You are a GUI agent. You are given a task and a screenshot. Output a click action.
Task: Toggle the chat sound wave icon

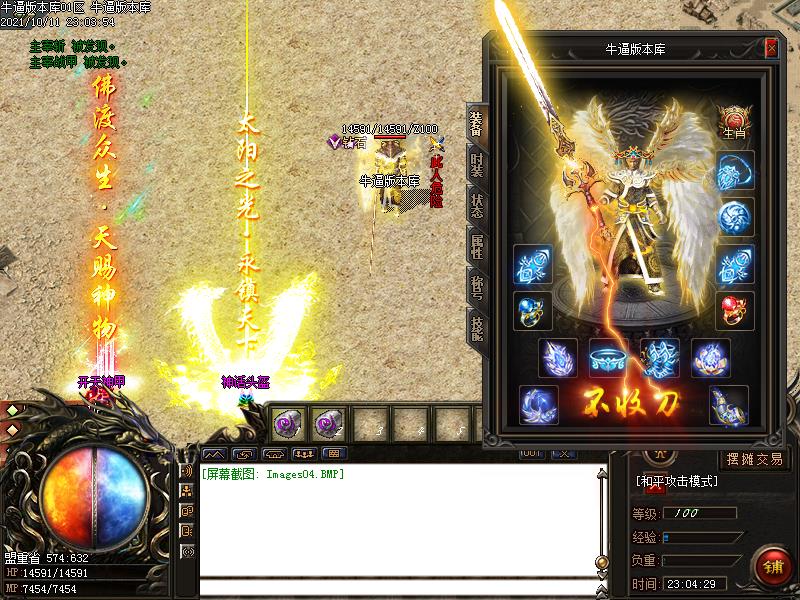point(187,471)
